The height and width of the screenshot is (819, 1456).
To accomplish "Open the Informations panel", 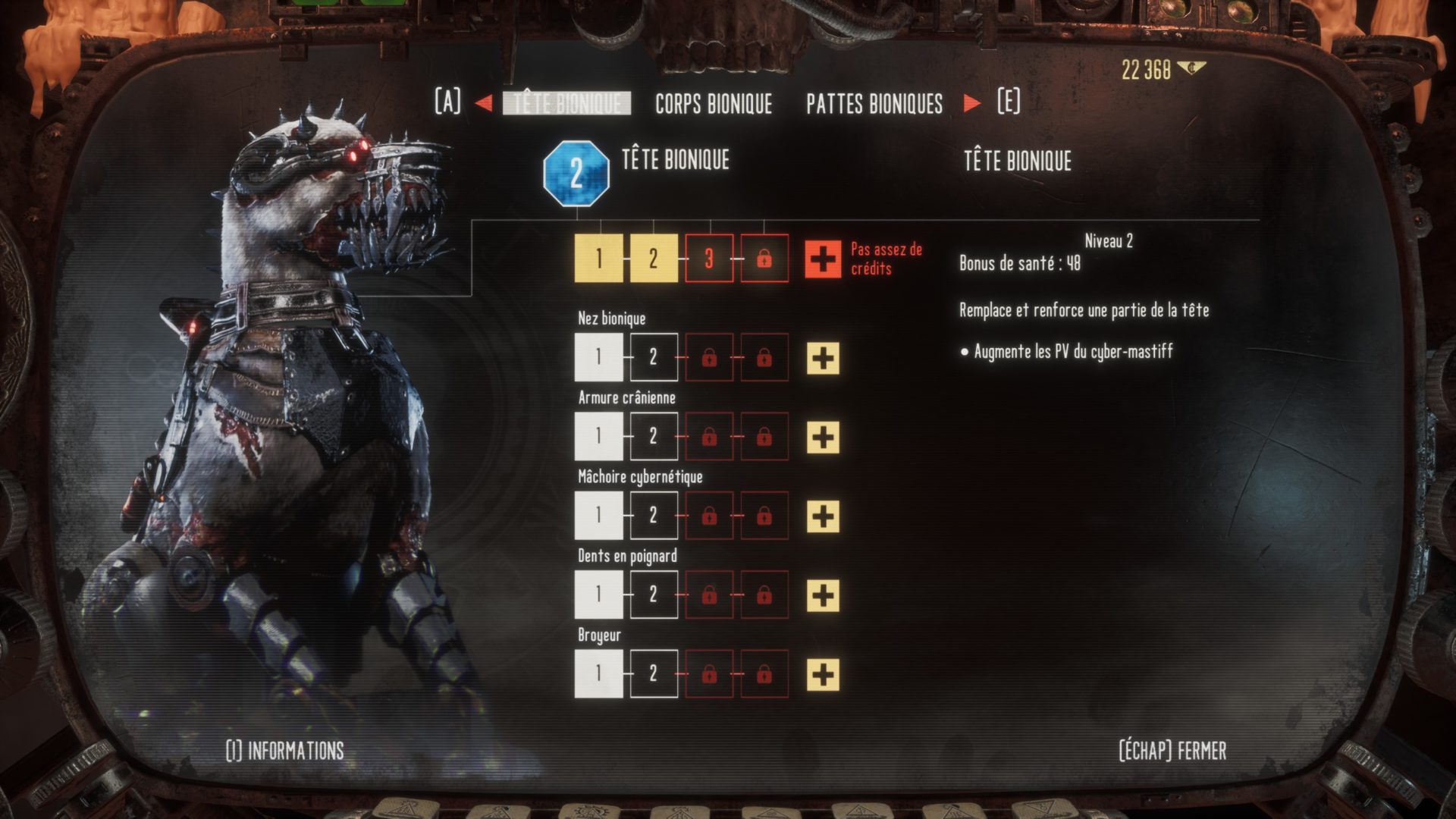I will (285, 751).
